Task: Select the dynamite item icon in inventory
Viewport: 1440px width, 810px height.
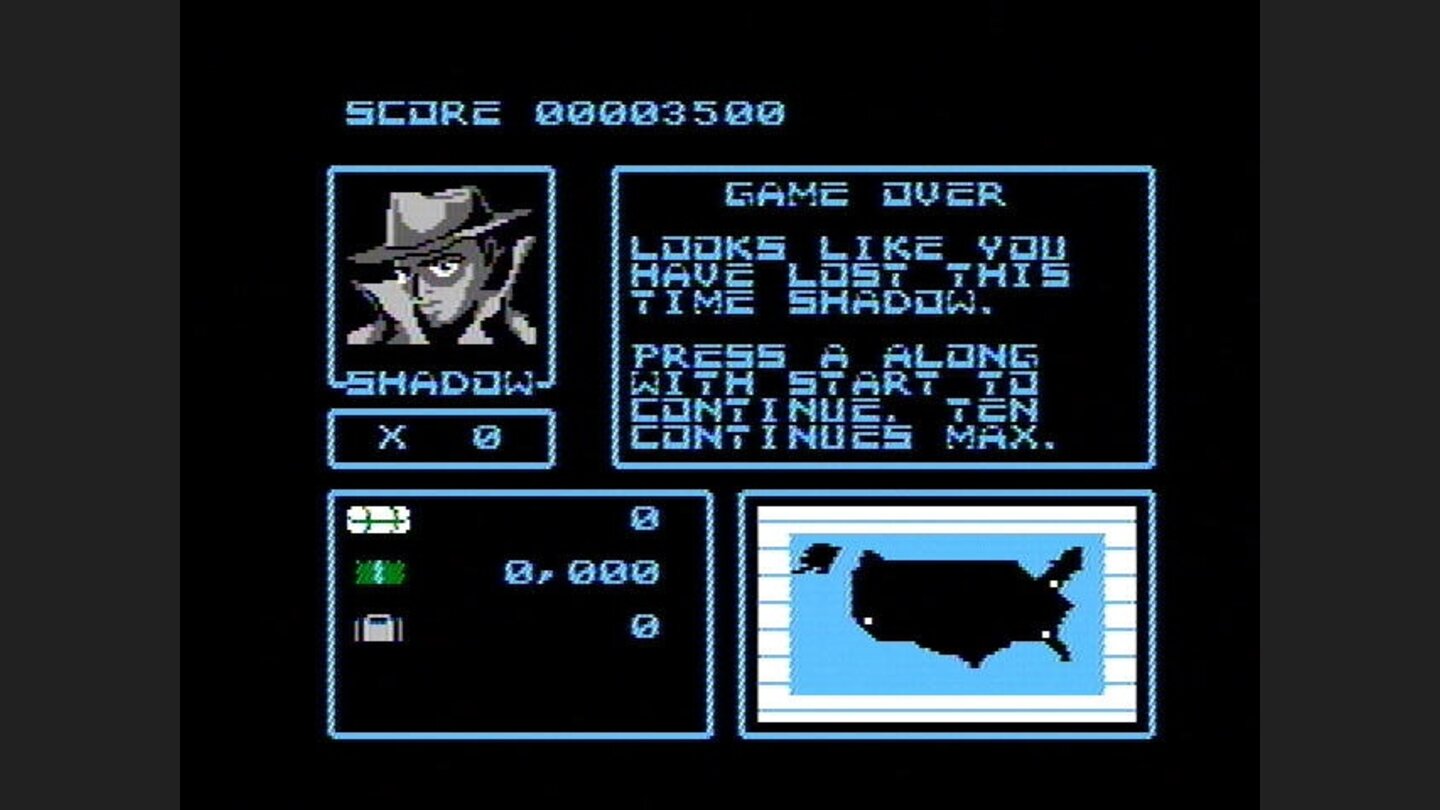Action: pos(380,518)
